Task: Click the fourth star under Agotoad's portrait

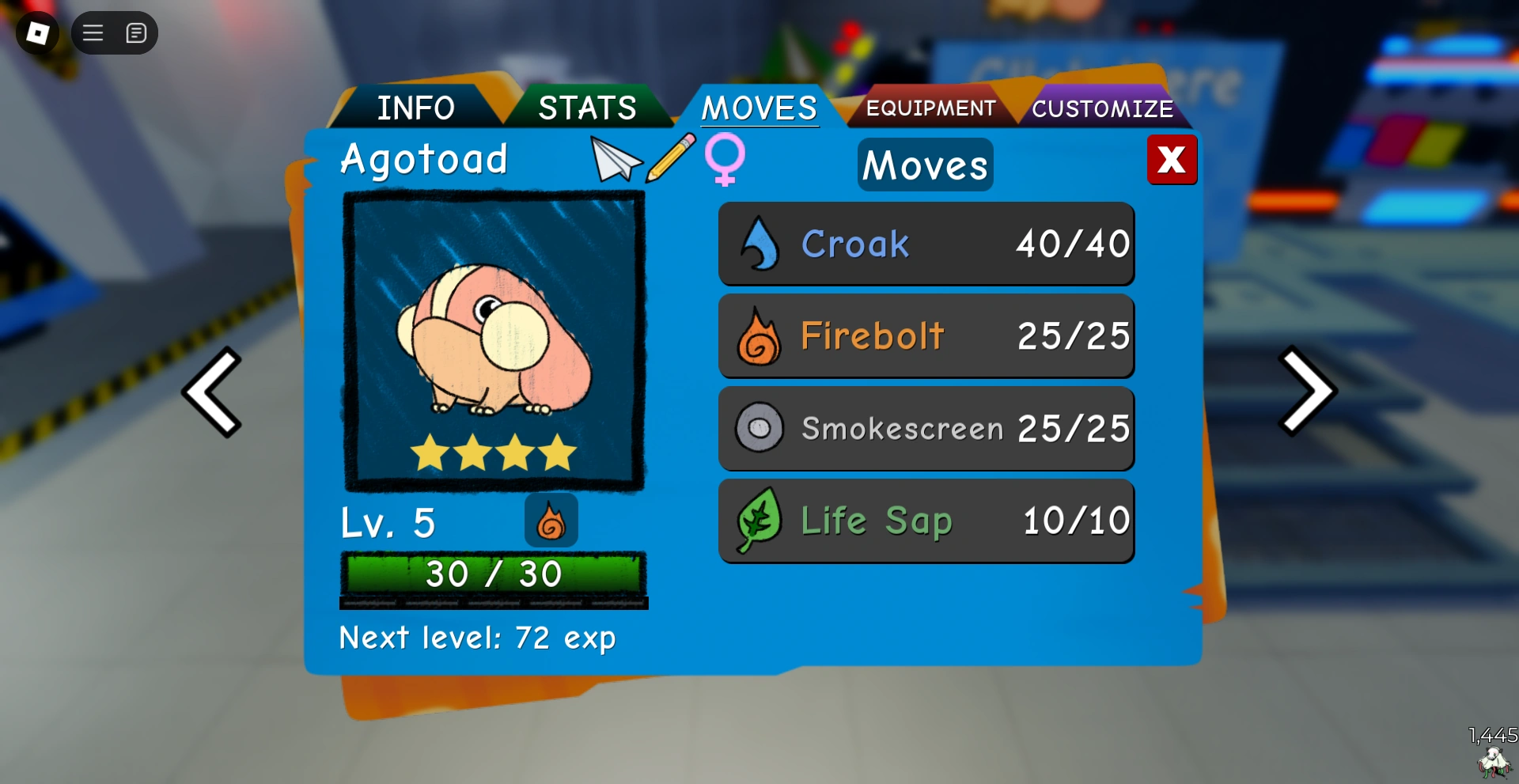Action: 556,451
